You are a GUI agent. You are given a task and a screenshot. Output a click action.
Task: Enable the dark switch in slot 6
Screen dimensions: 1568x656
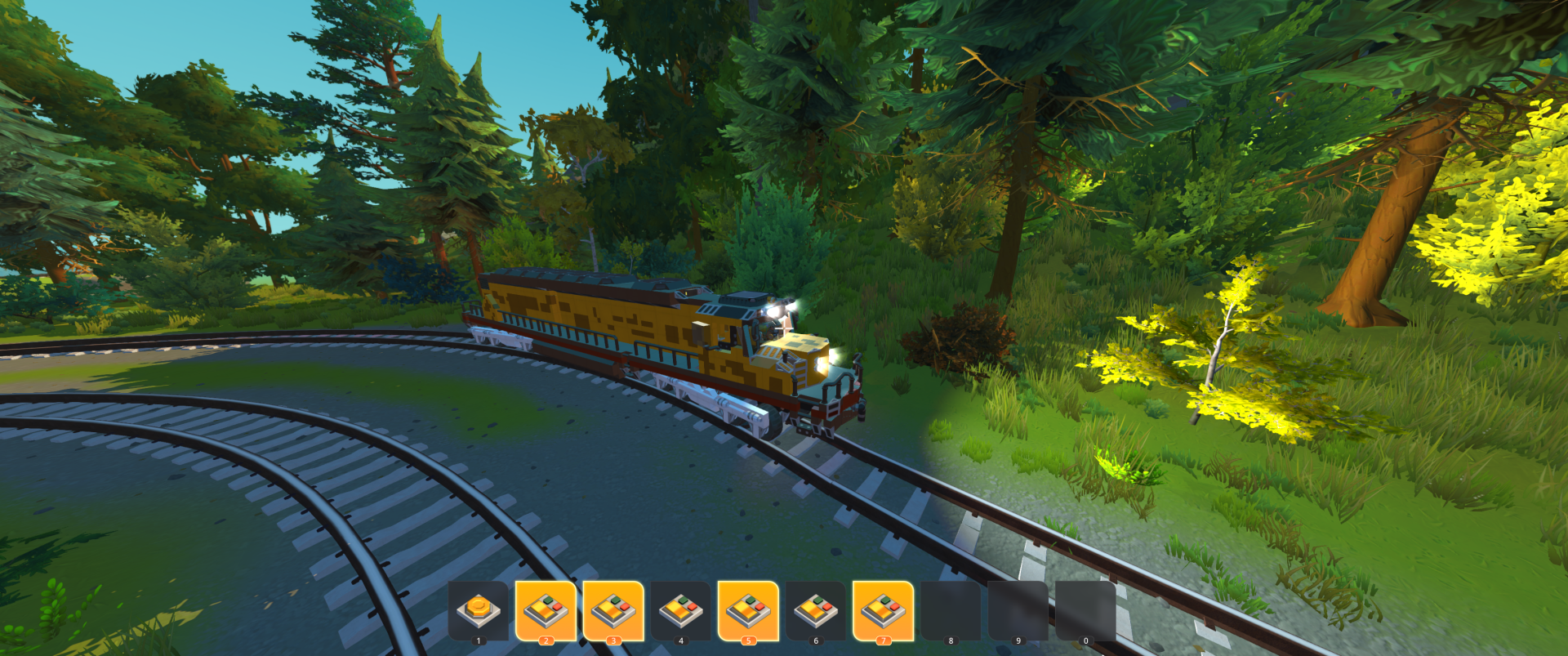coord(815,609)
